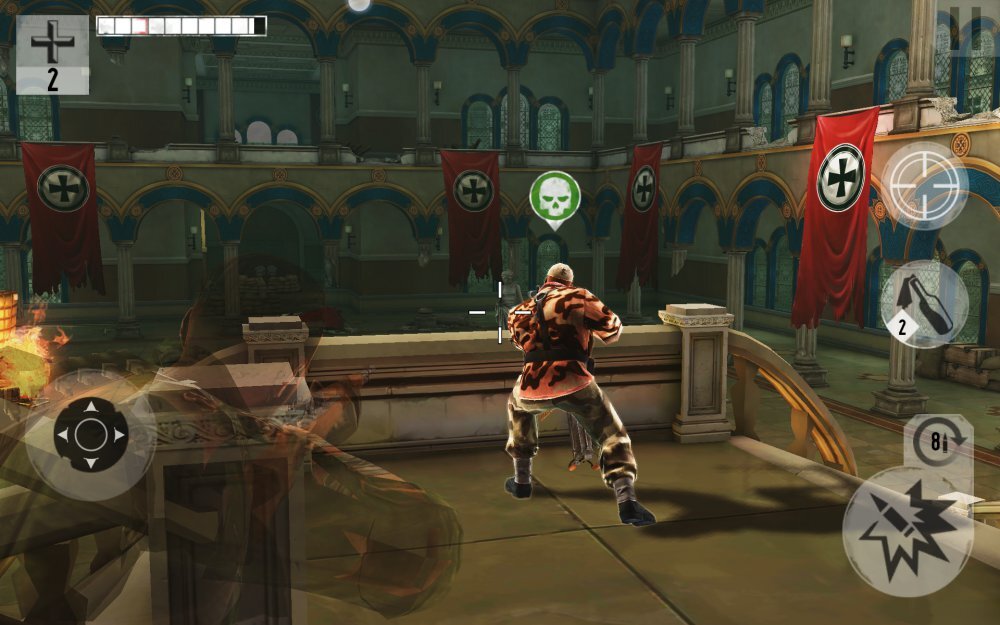Screen dimensions: 1000x625
Task: Use the medkit cross icon
Action: pyautogui.click(x=52, y=53)
